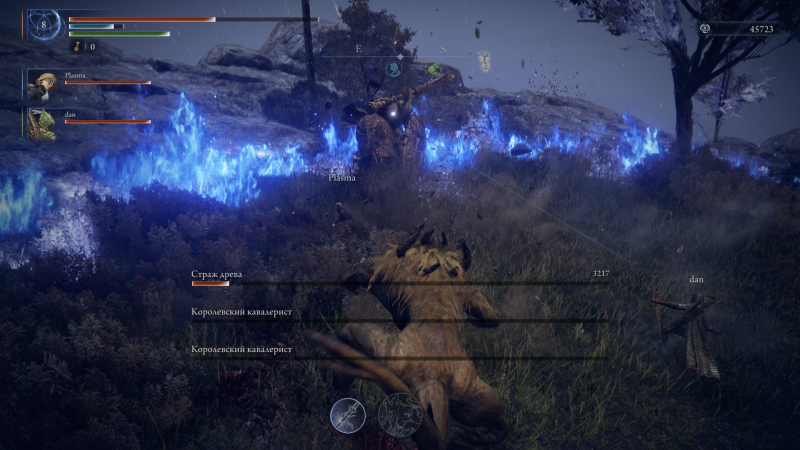Screen dimensions: 800x450
Task: Select dan's teammate portrait
Action: [x=43, y=123]
